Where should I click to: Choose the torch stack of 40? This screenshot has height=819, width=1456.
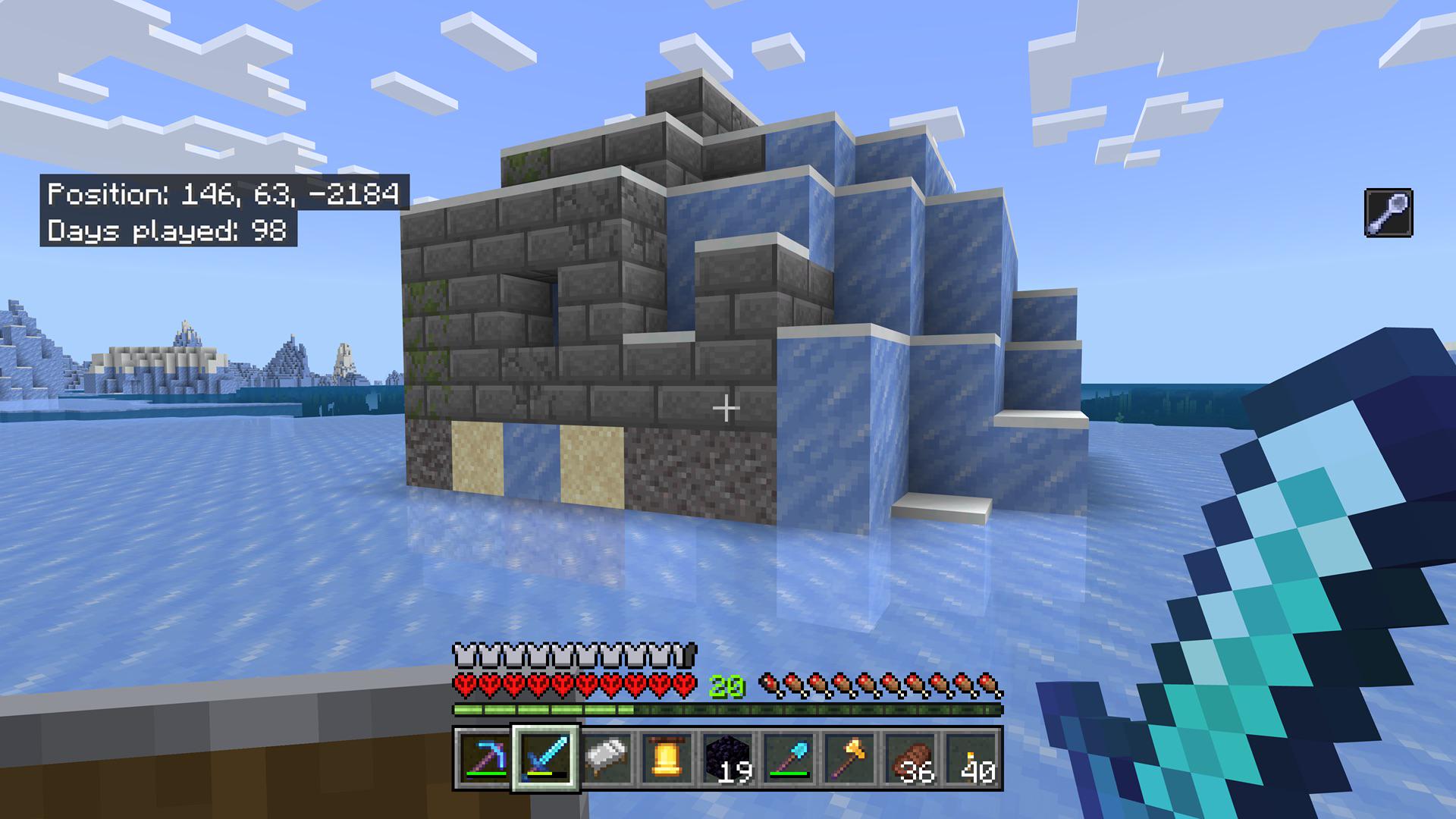[x=974, y=758]
